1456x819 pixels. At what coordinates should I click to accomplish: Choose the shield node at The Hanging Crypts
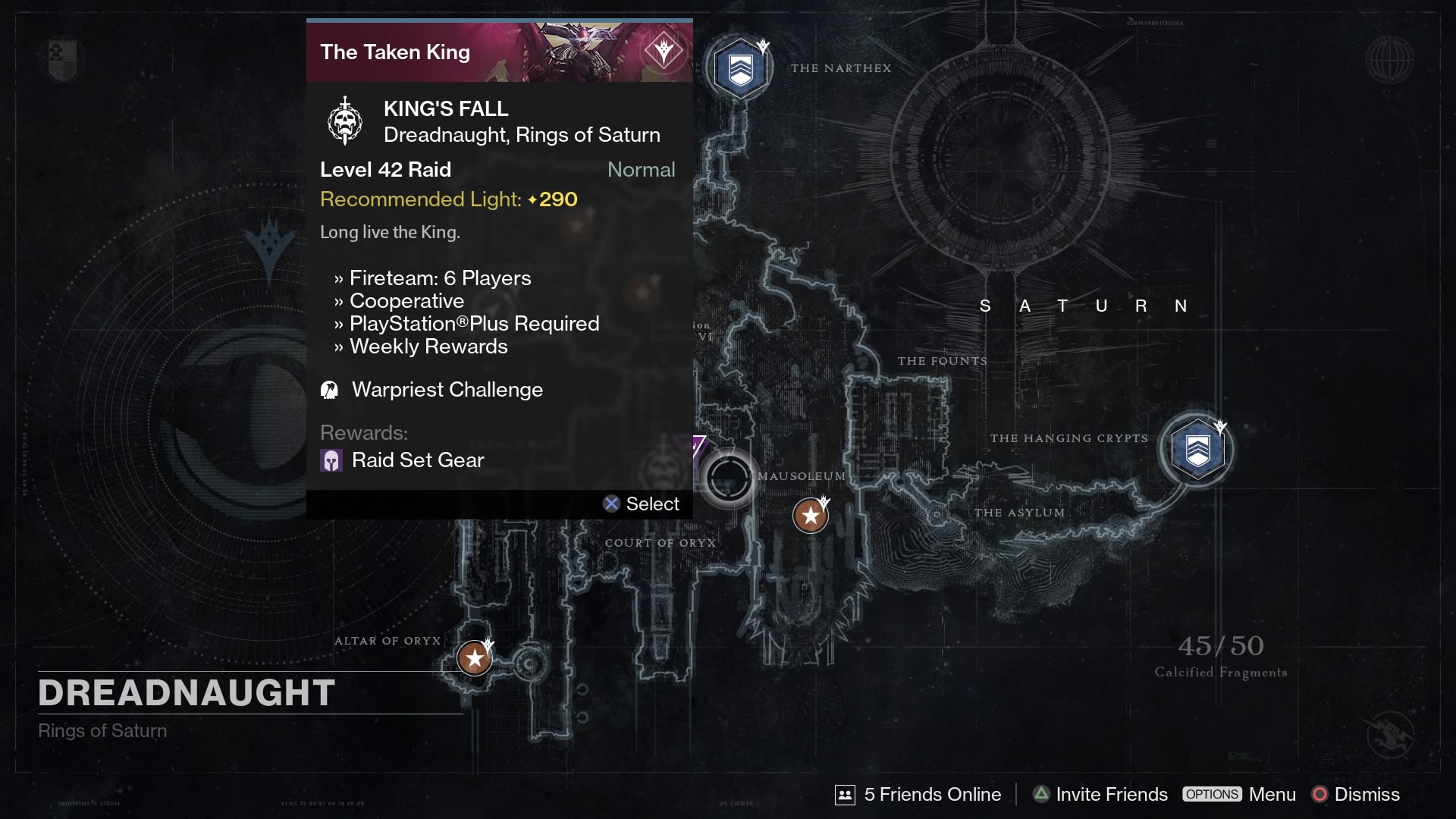pyautogui.click(x=1197, y=450)
